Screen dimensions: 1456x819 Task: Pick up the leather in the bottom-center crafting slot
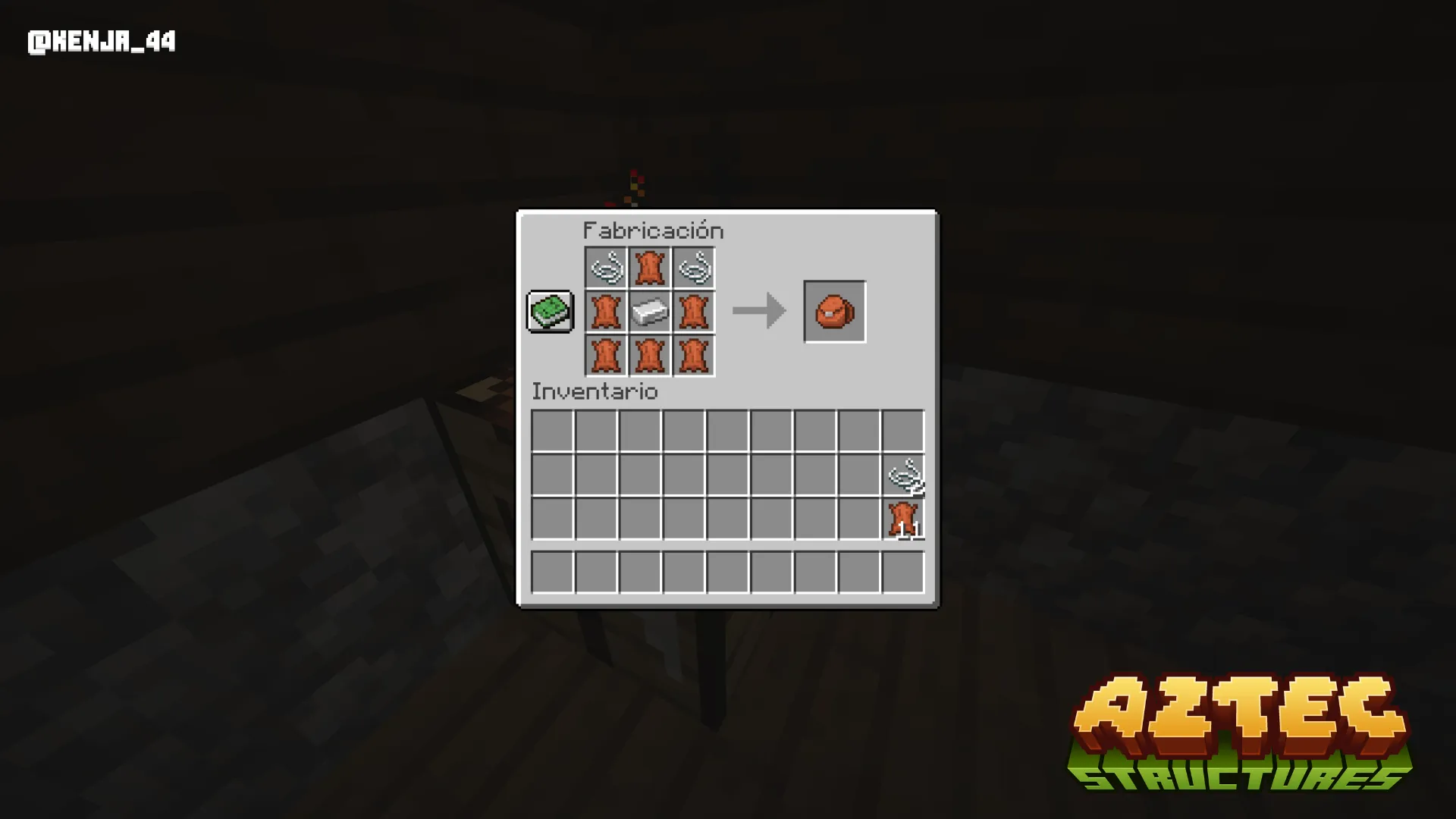(651, 355)
